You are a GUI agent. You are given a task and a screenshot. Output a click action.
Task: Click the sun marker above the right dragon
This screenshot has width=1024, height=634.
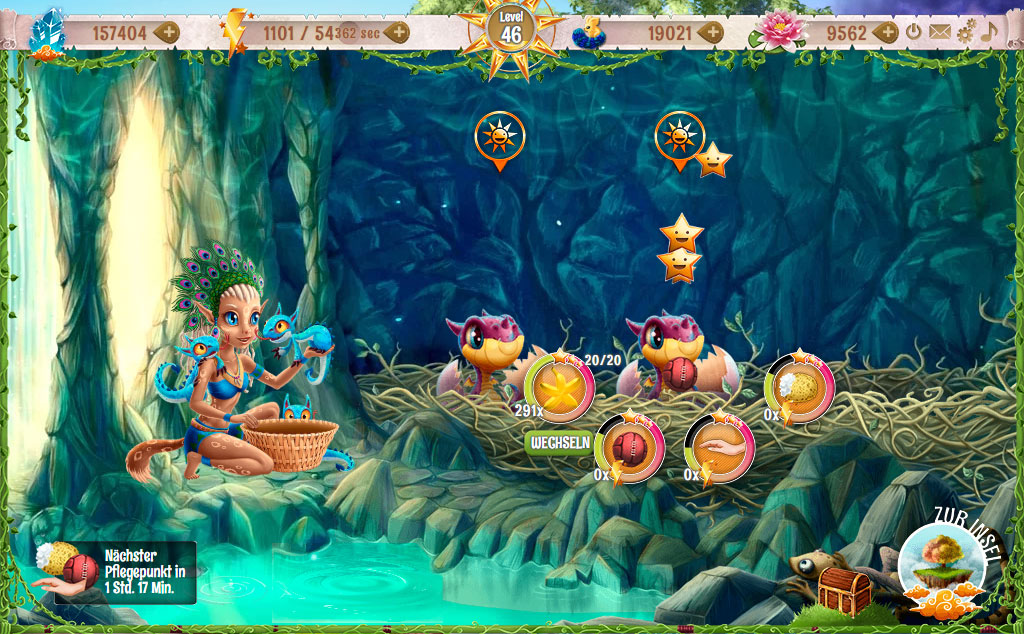point(680,136)
